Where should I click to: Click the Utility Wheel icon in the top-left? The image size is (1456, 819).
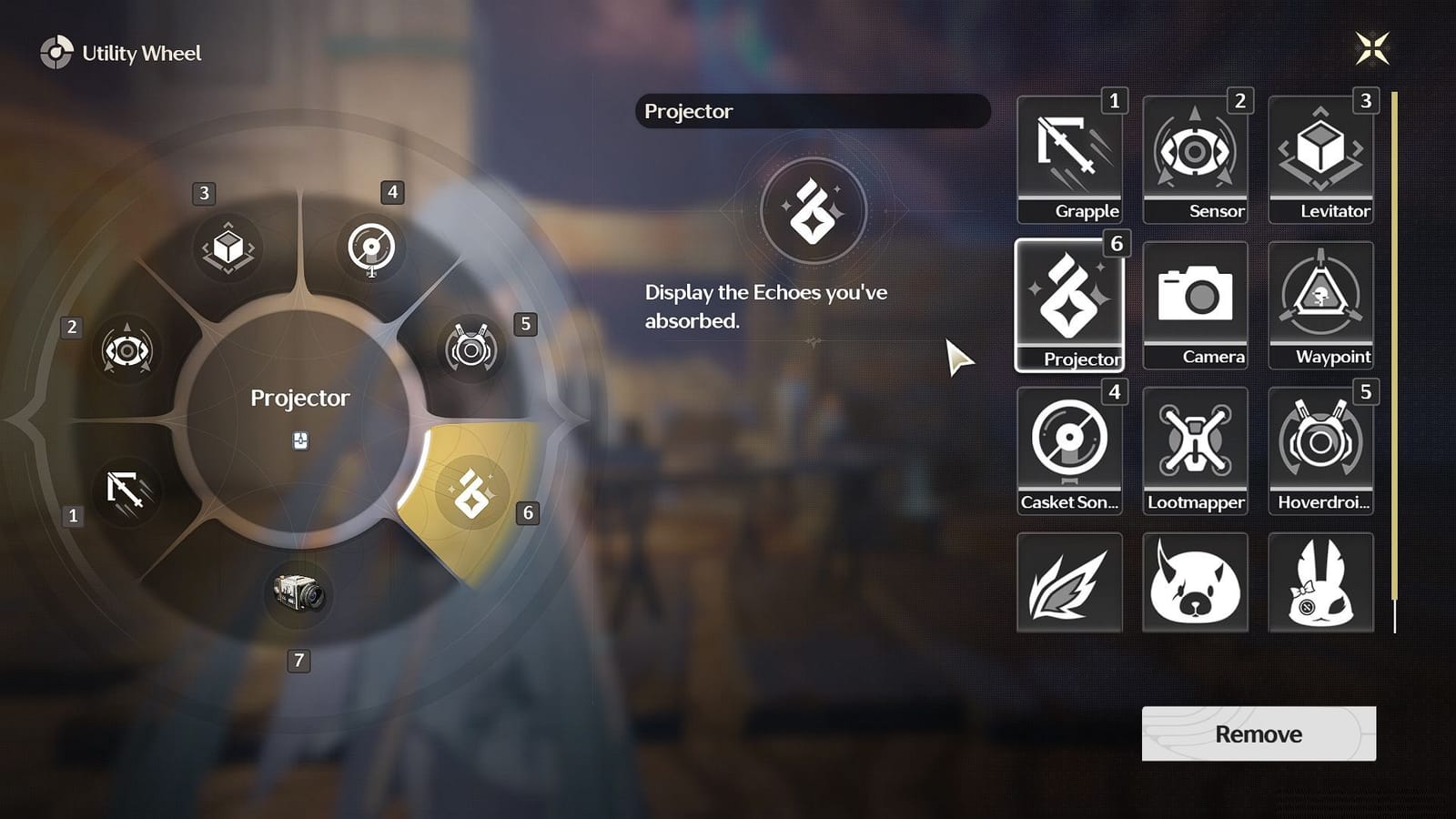[58, 53]
